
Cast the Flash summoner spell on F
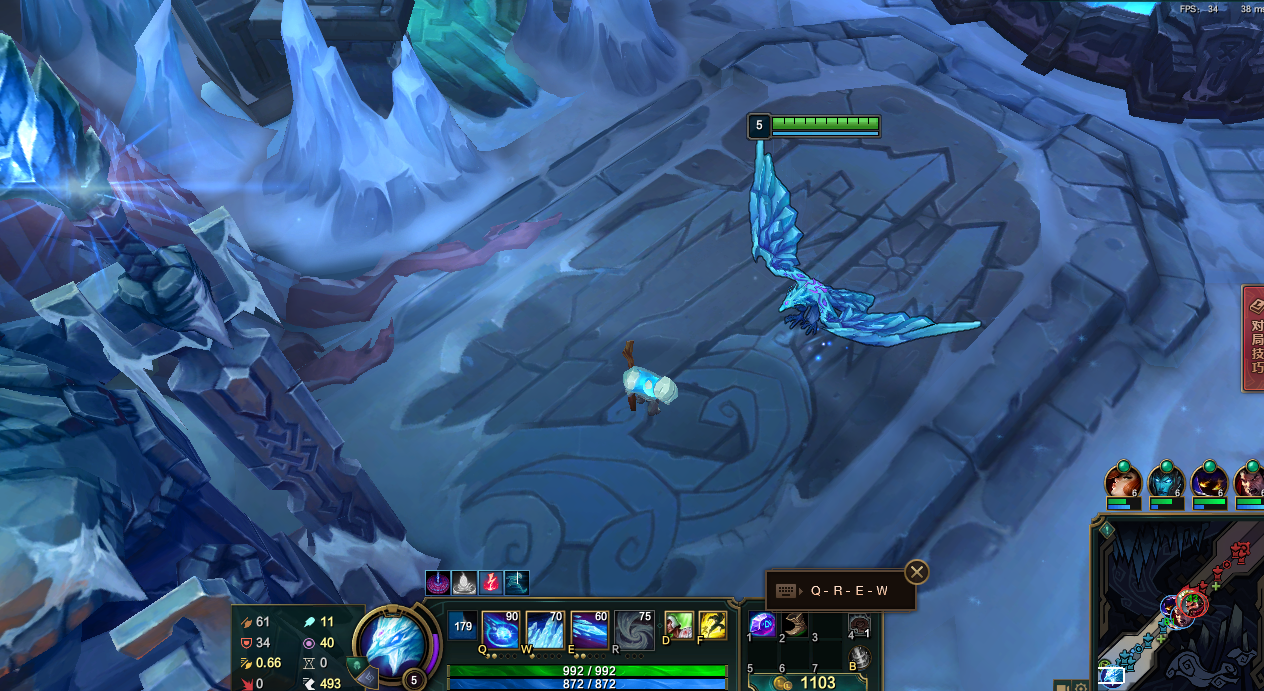click(x=712, y=626)
